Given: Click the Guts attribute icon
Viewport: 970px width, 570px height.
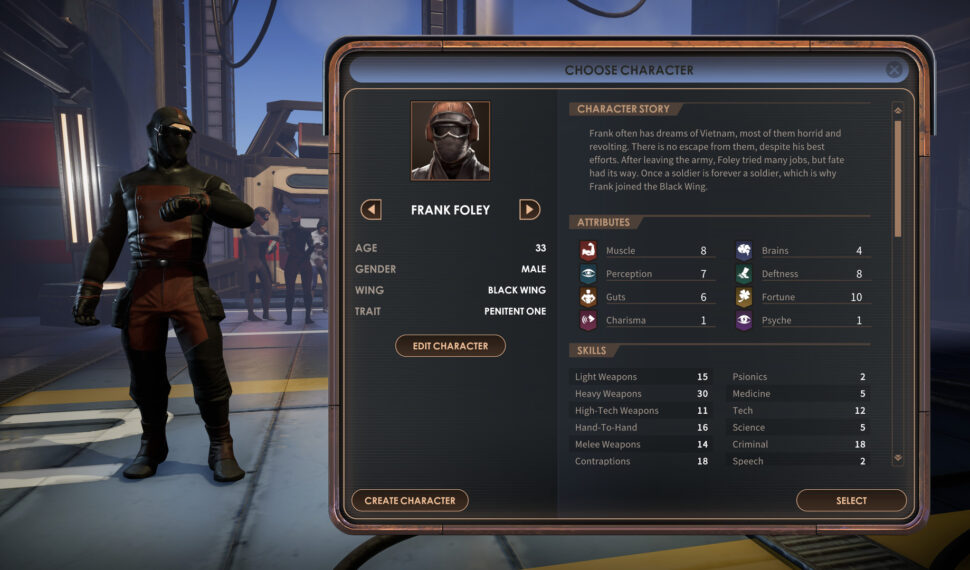Looking at the screenshot, I should (588, 297).
